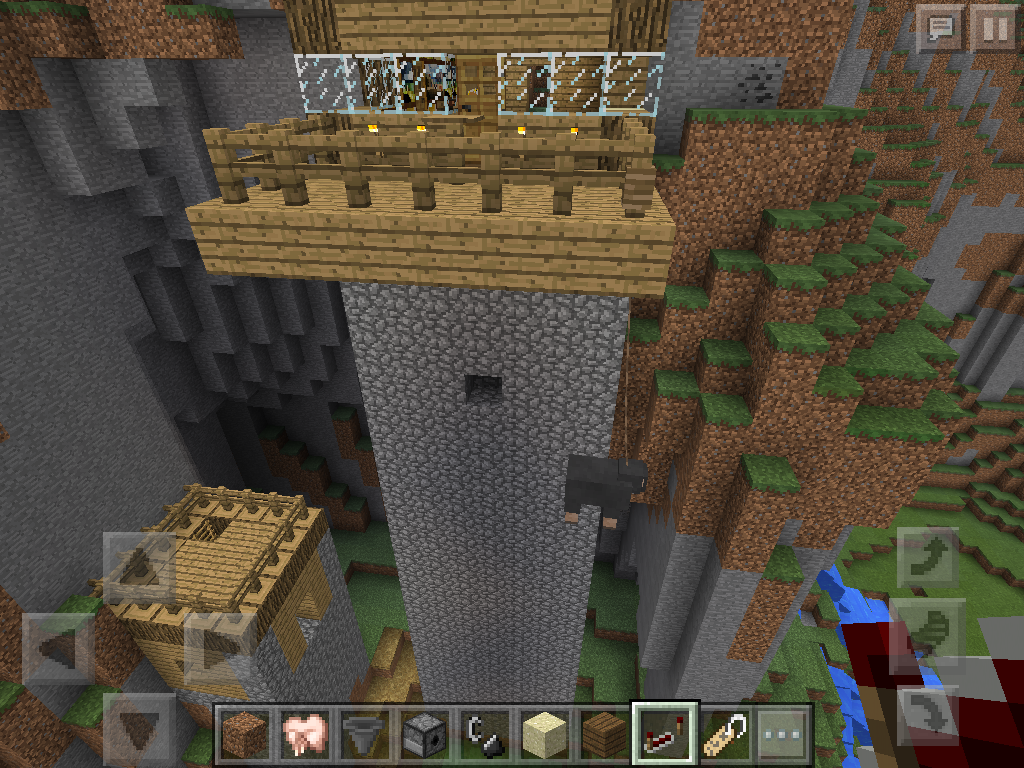Open the chat window
This screenshot has width=1024, height=768.
tap(941, 28)
